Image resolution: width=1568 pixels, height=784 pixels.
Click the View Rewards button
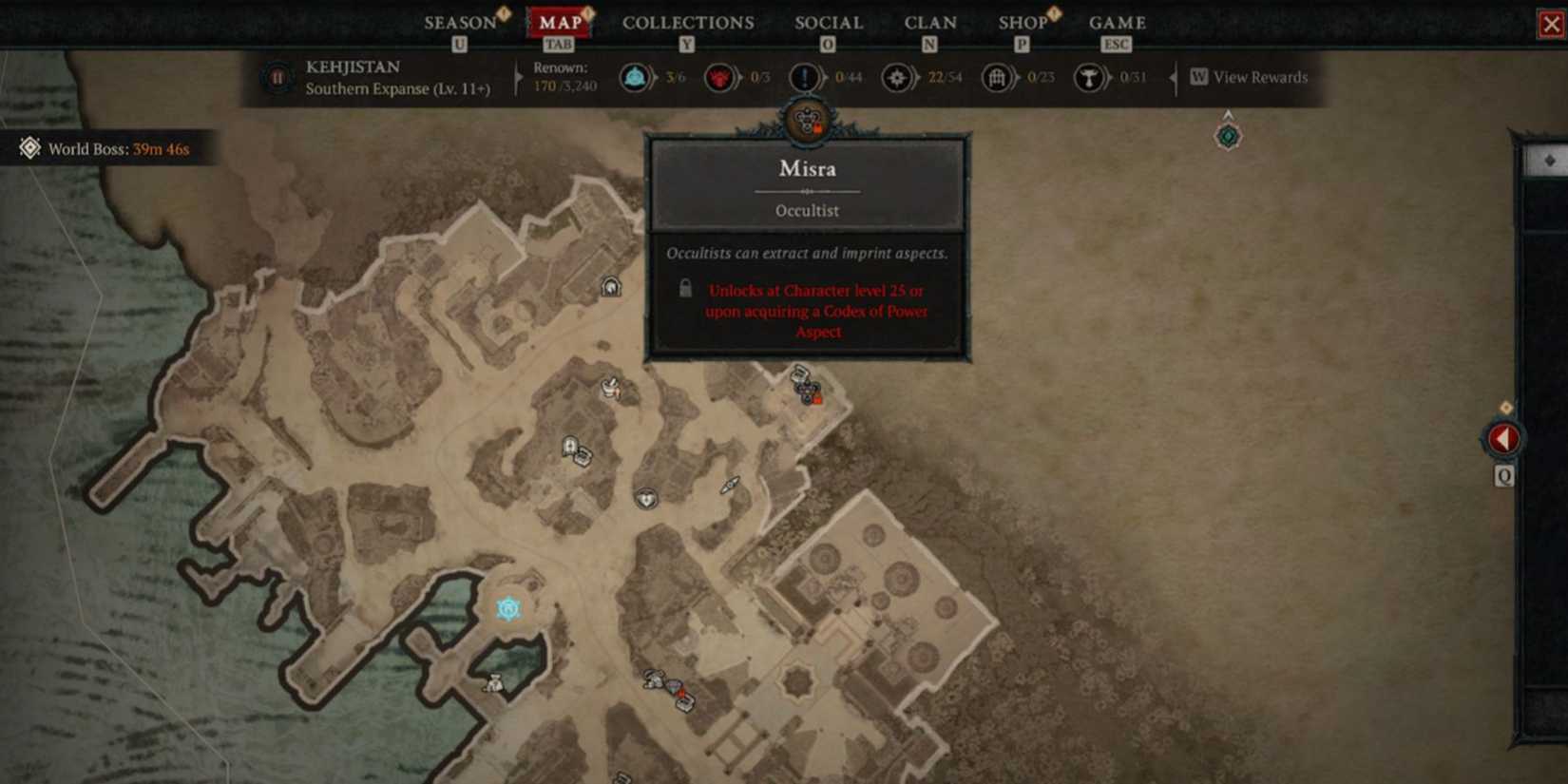point(1250,78)
